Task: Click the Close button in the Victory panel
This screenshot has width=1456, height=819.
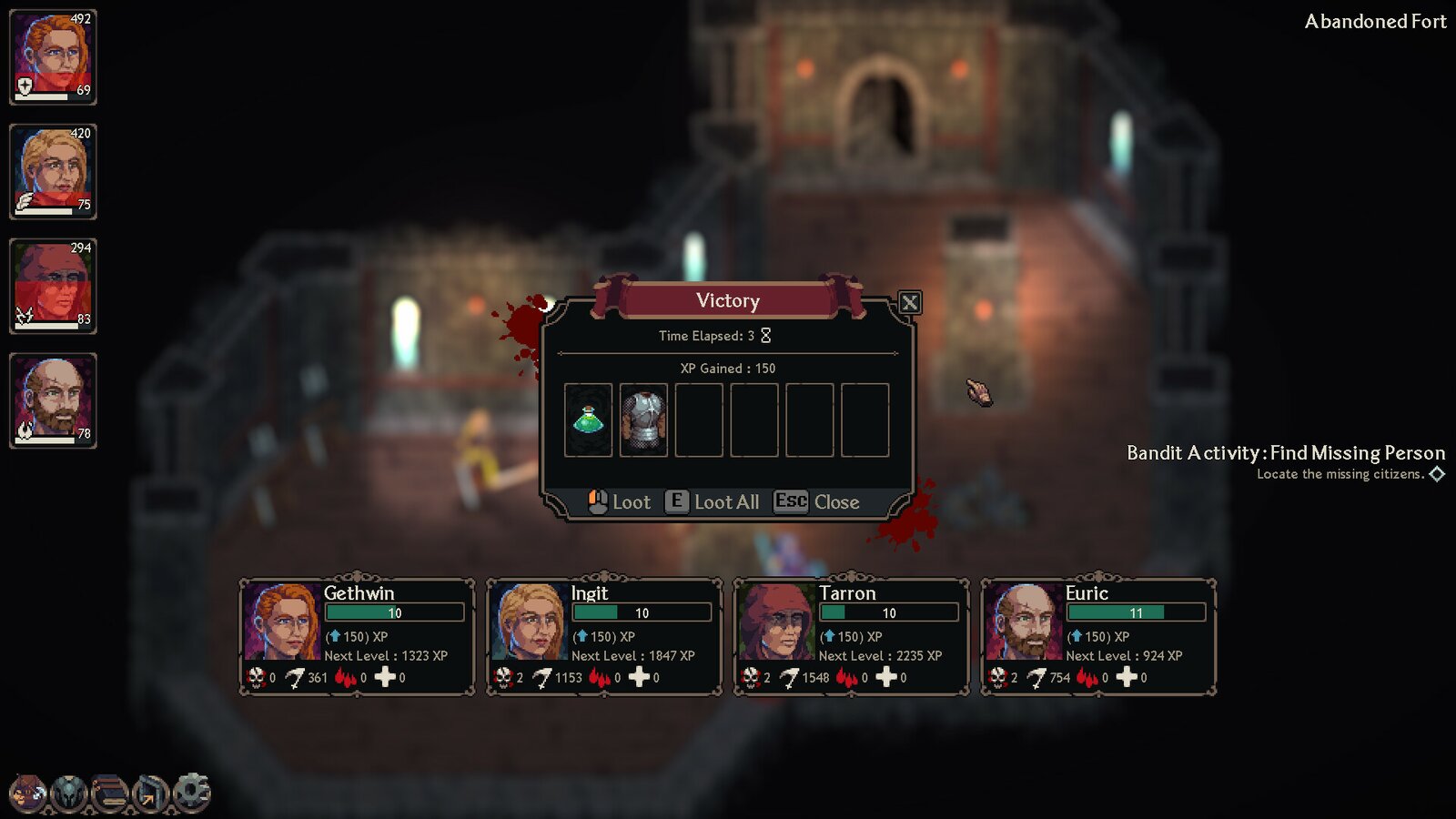Action: [x=817, y=501]
